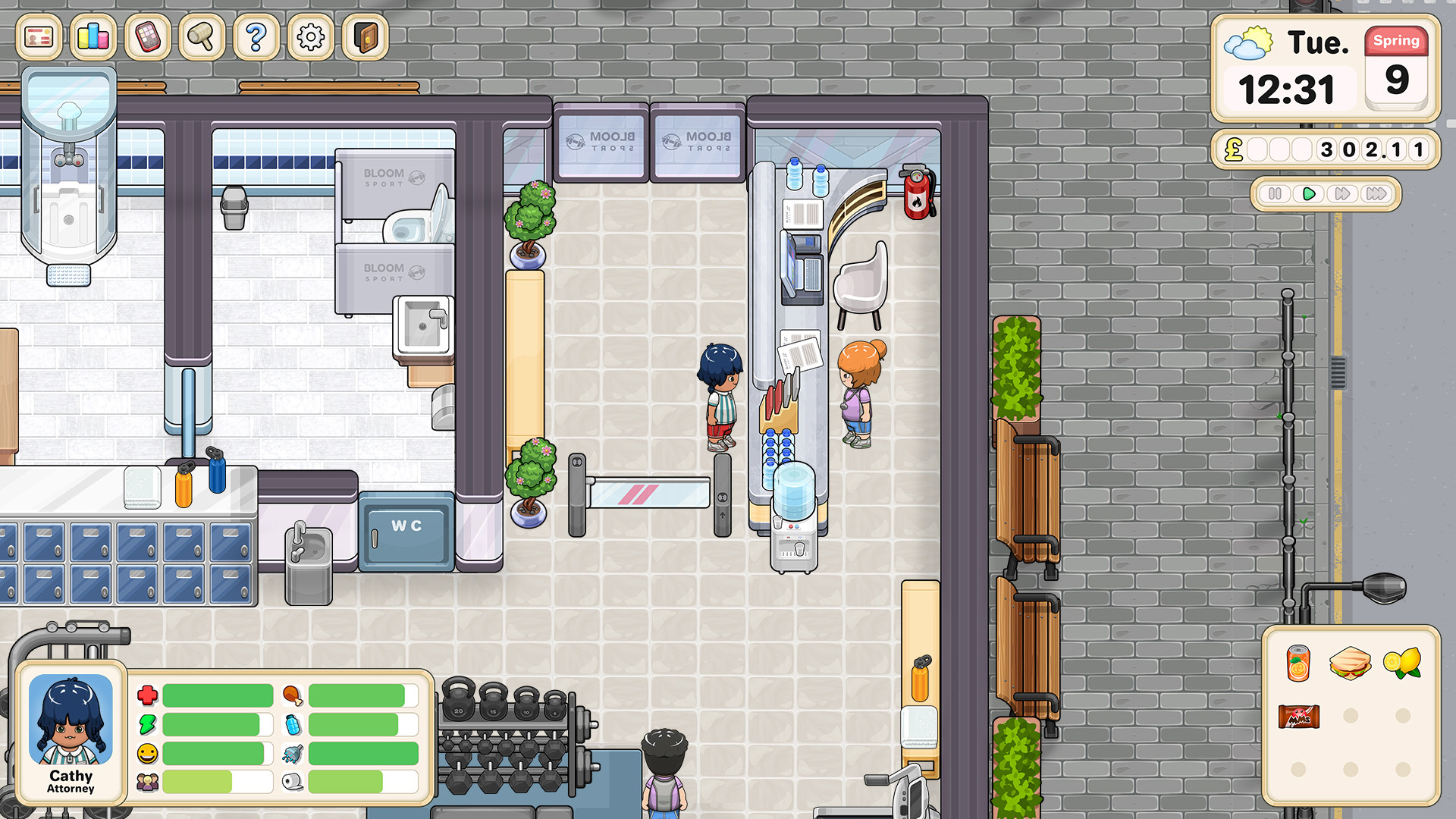Click the 12:31 clock display
The width and height of the screenshot is (1456, 819).
(1287, 87)
